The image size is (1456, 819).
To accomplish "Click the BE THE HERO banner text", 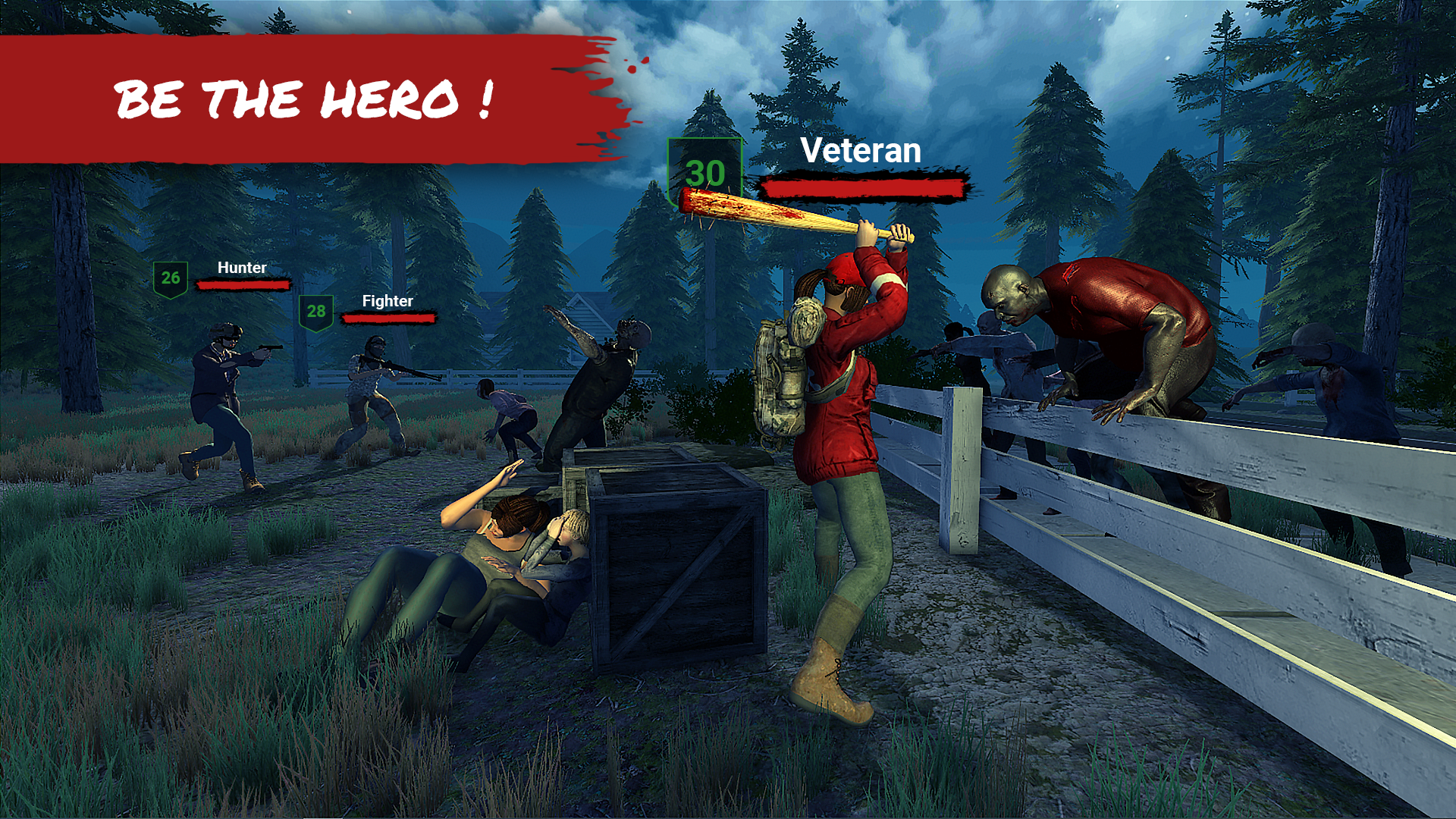I will click(303, 99).
